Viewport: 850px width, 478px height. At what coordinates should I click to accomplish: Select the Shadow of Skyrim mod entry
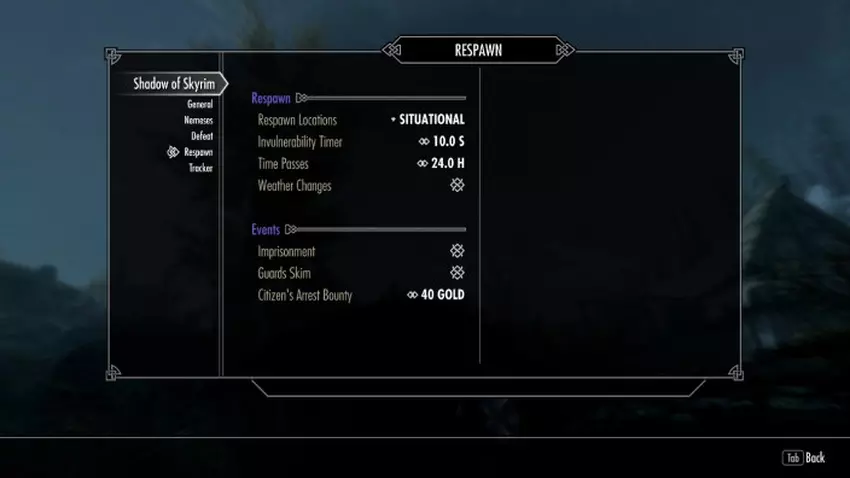[x=174, y=84]
